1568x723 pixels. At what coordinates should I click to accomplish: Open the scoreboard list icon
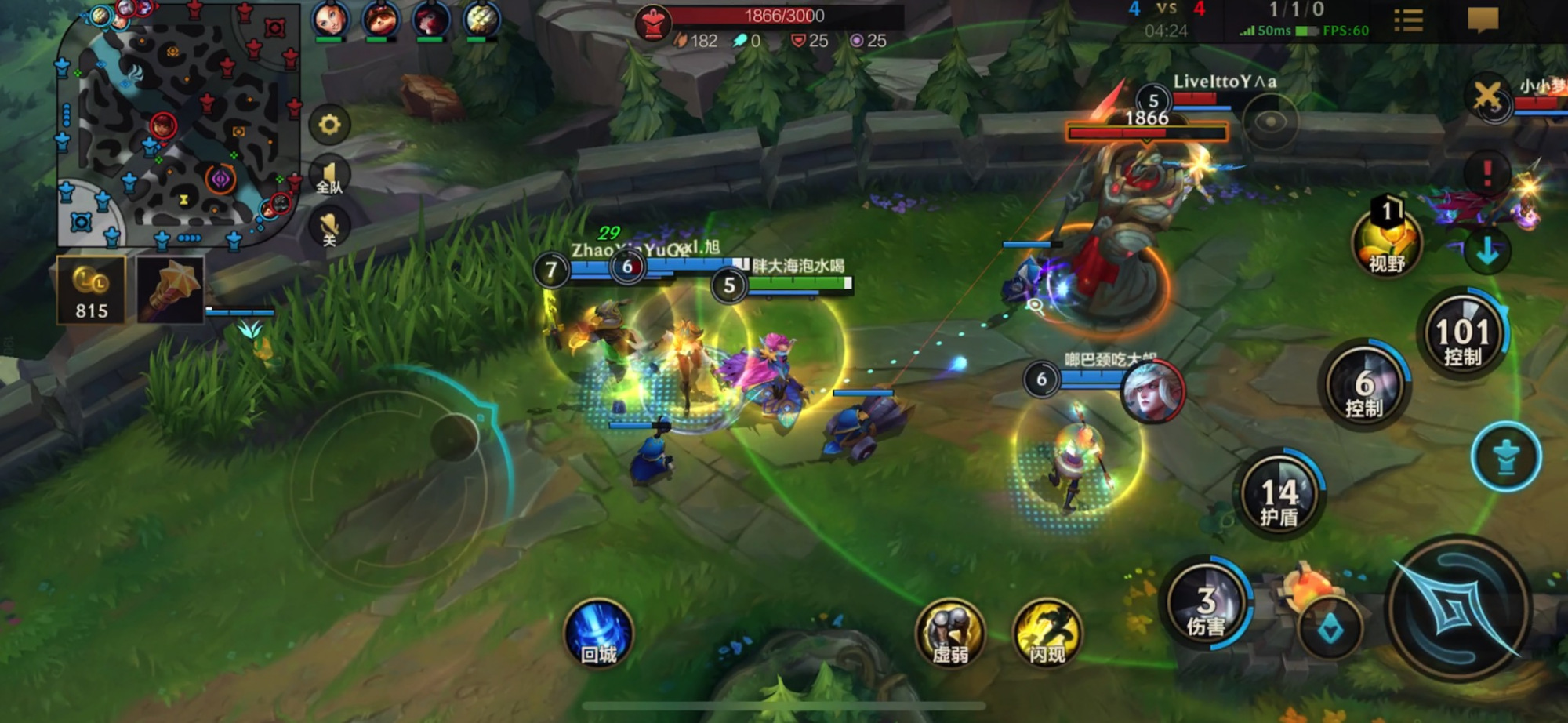point(1408,20)
